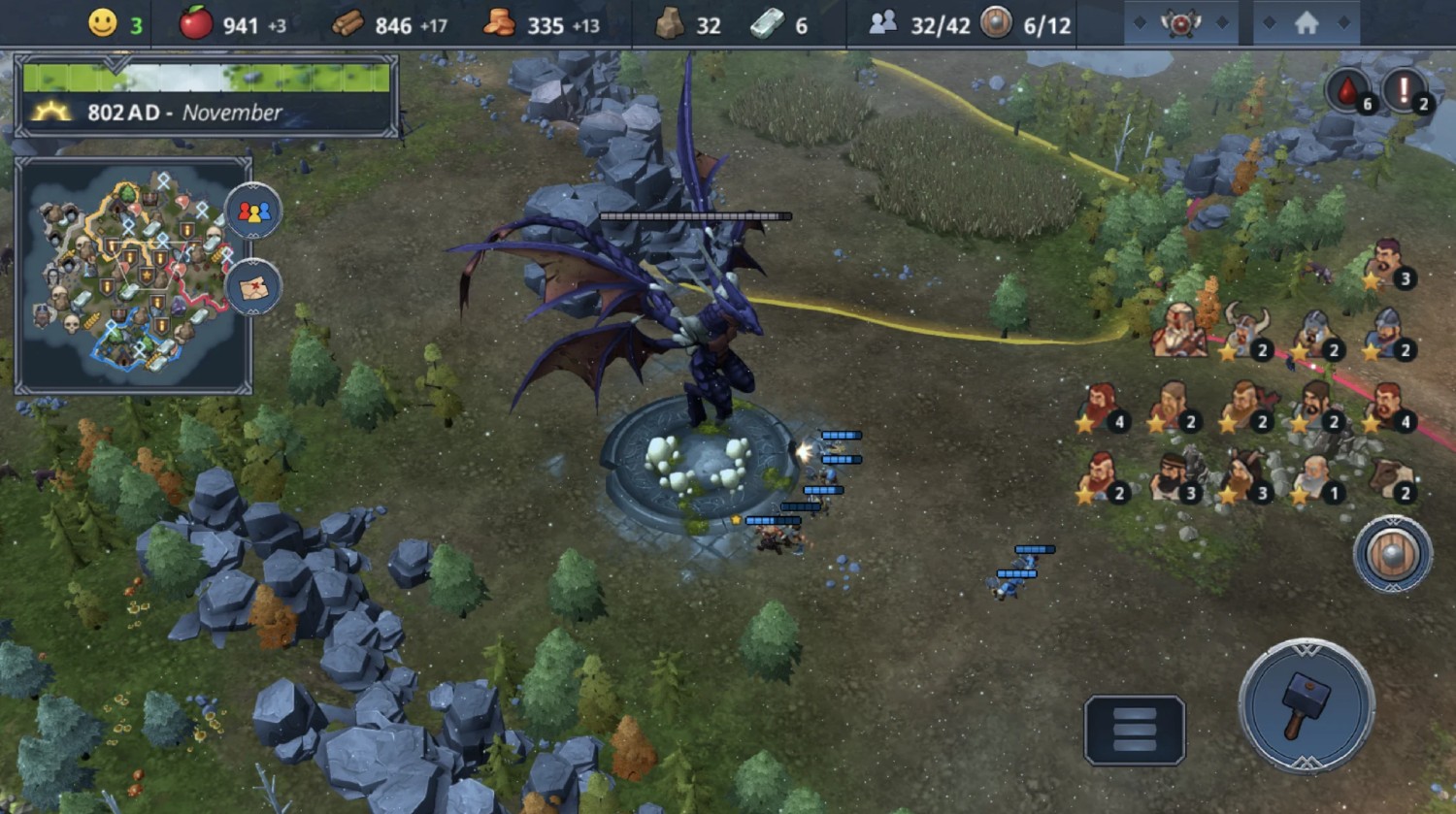Click the minimap
Screen dimensions: 1456x814
[x=133, y=274]
